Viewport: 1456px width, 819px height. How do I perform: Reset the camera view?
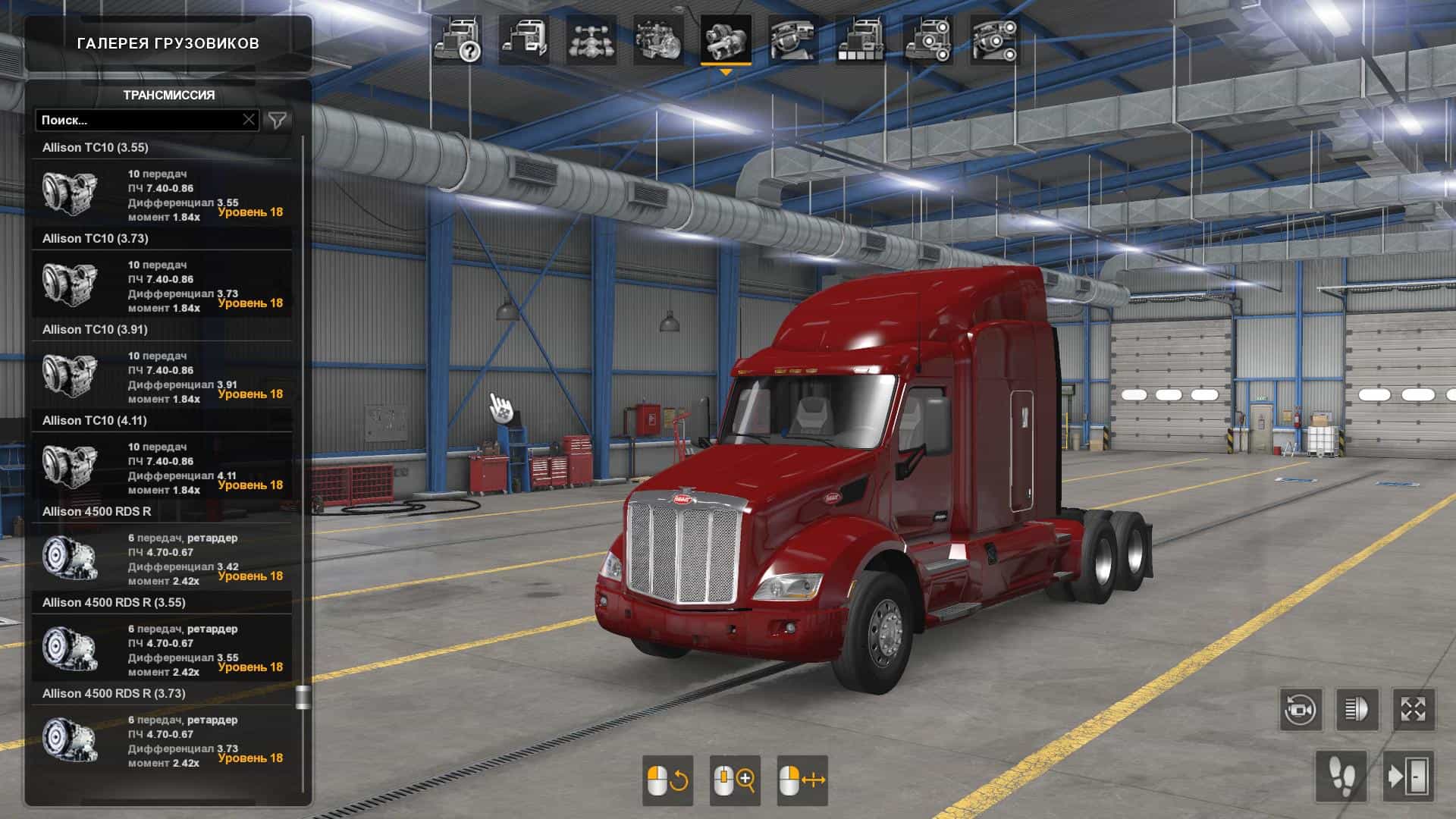tap(1301, 710)
